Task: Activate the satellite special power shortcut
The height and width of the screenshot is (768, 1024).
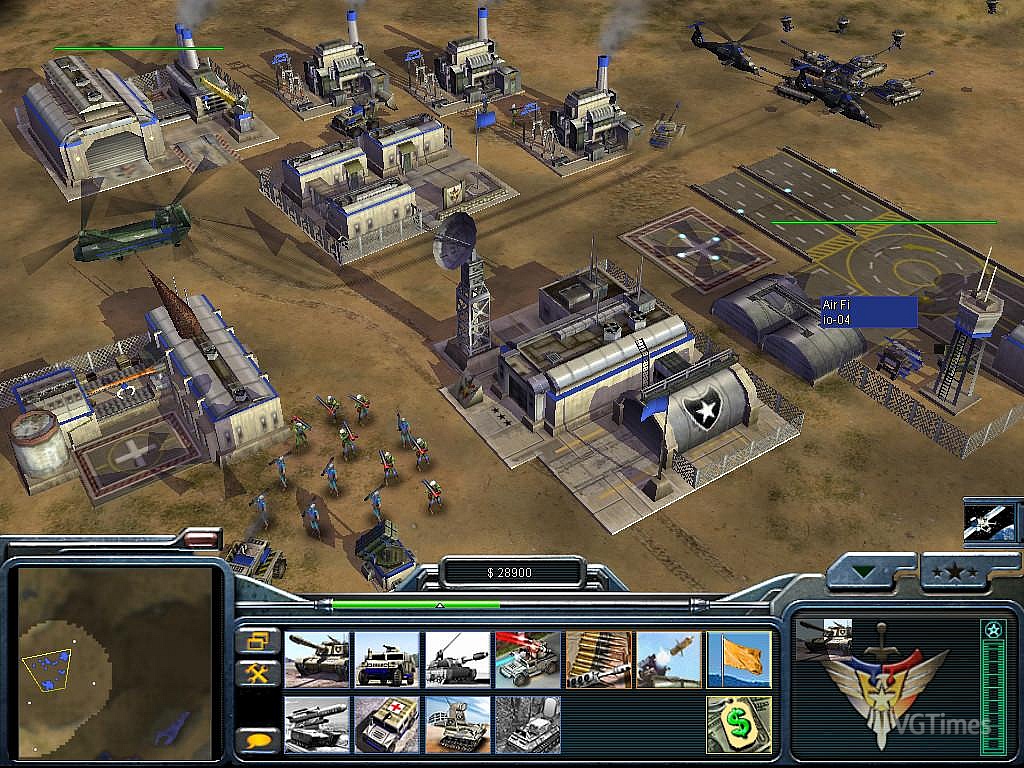Action: click(x=988, y=522)
